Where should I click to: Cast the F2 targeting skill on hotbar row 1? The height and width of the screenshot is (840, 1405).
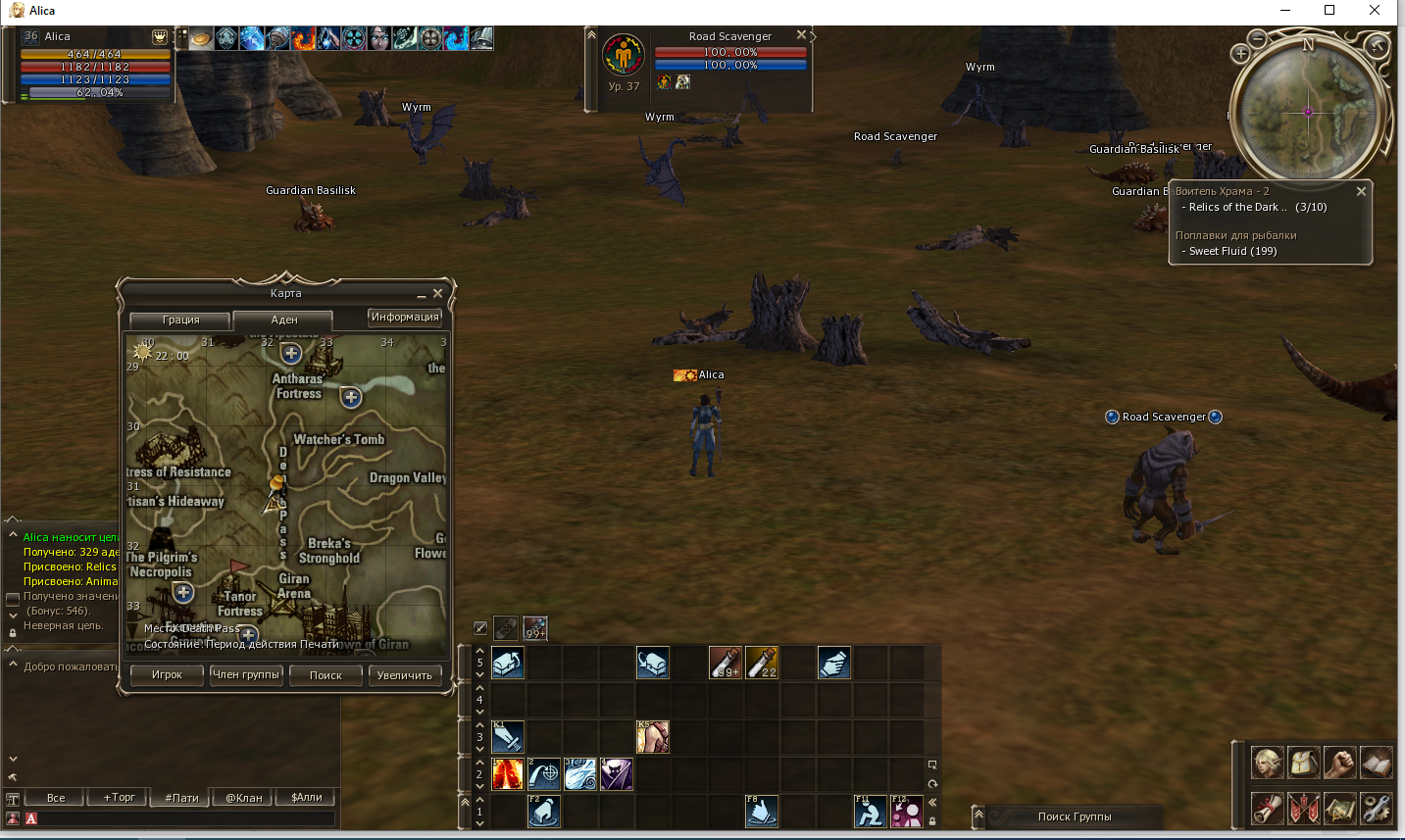click(x=544, y=813)
